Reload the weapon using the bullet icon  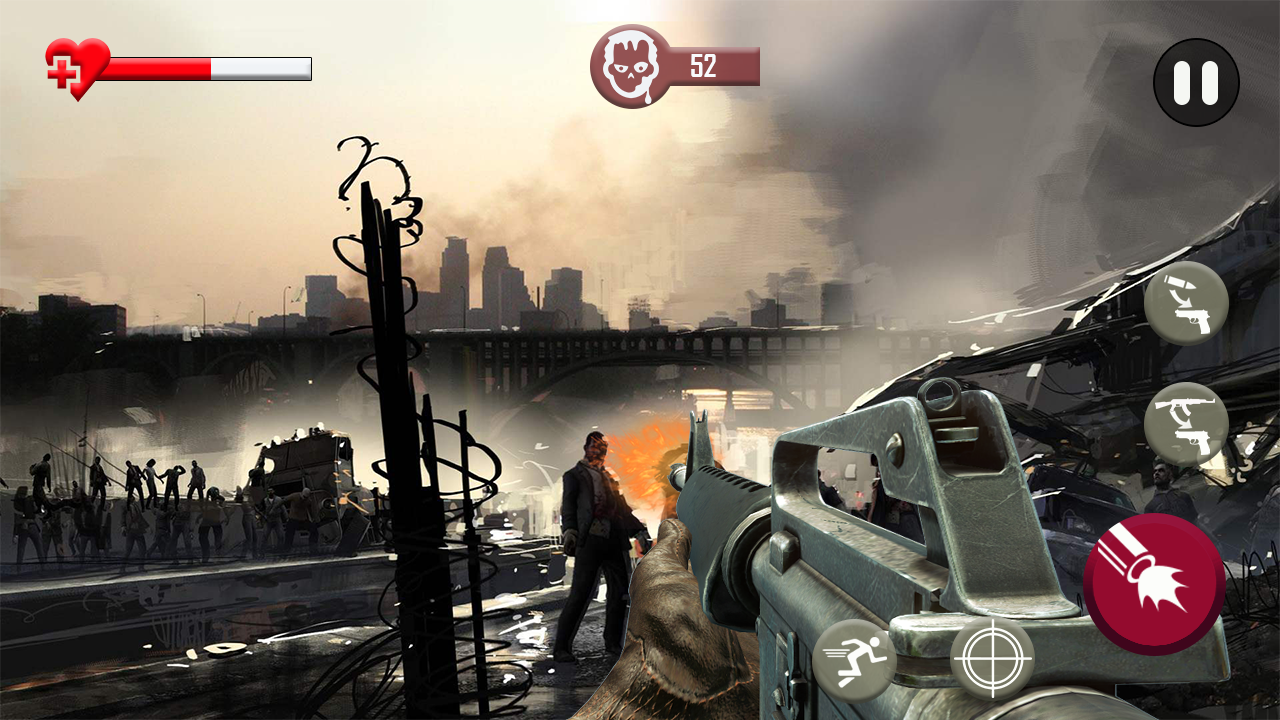pos(1186,303)
